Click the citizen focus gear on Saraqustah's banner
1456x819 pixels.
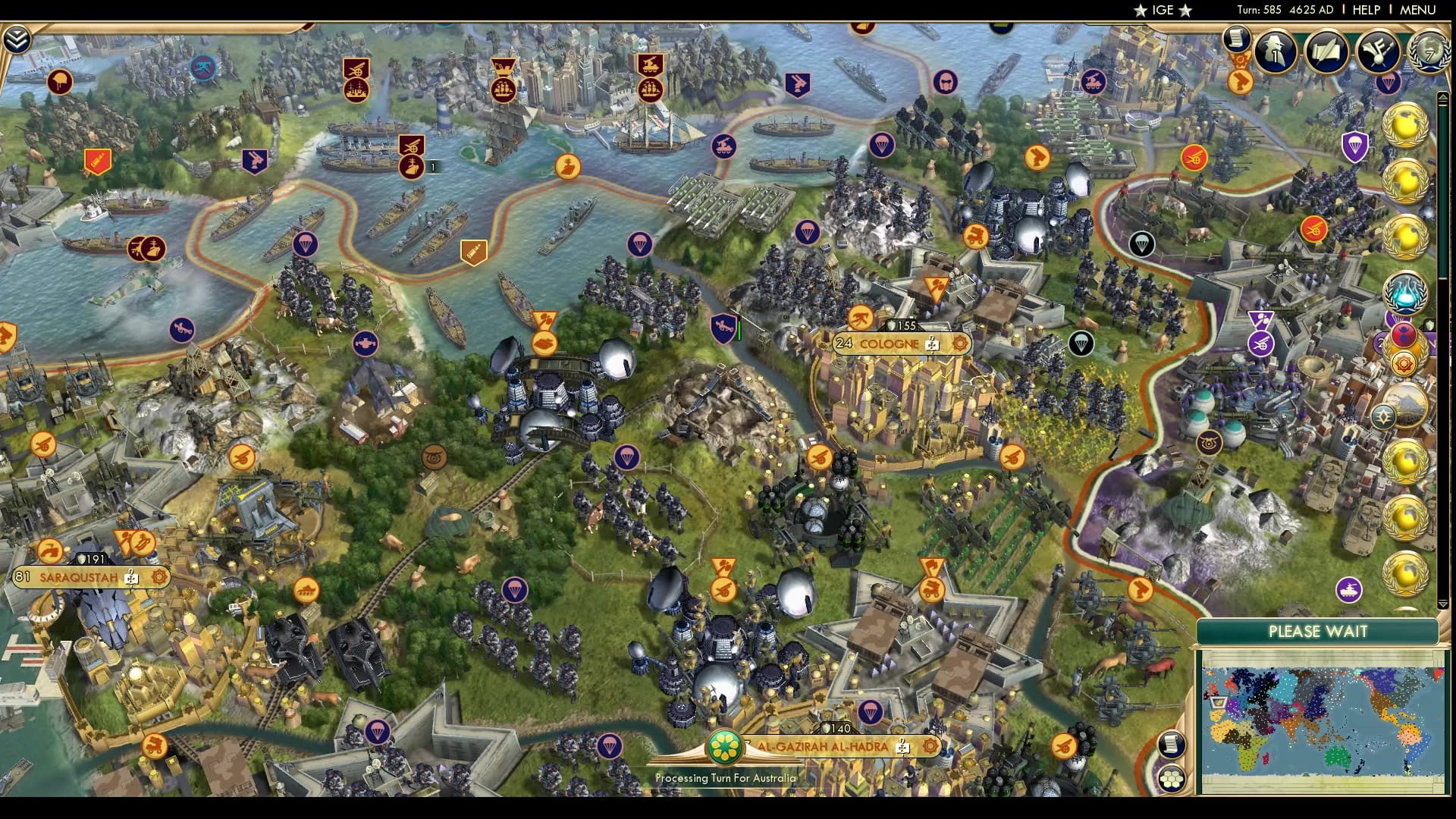(158, 576)
